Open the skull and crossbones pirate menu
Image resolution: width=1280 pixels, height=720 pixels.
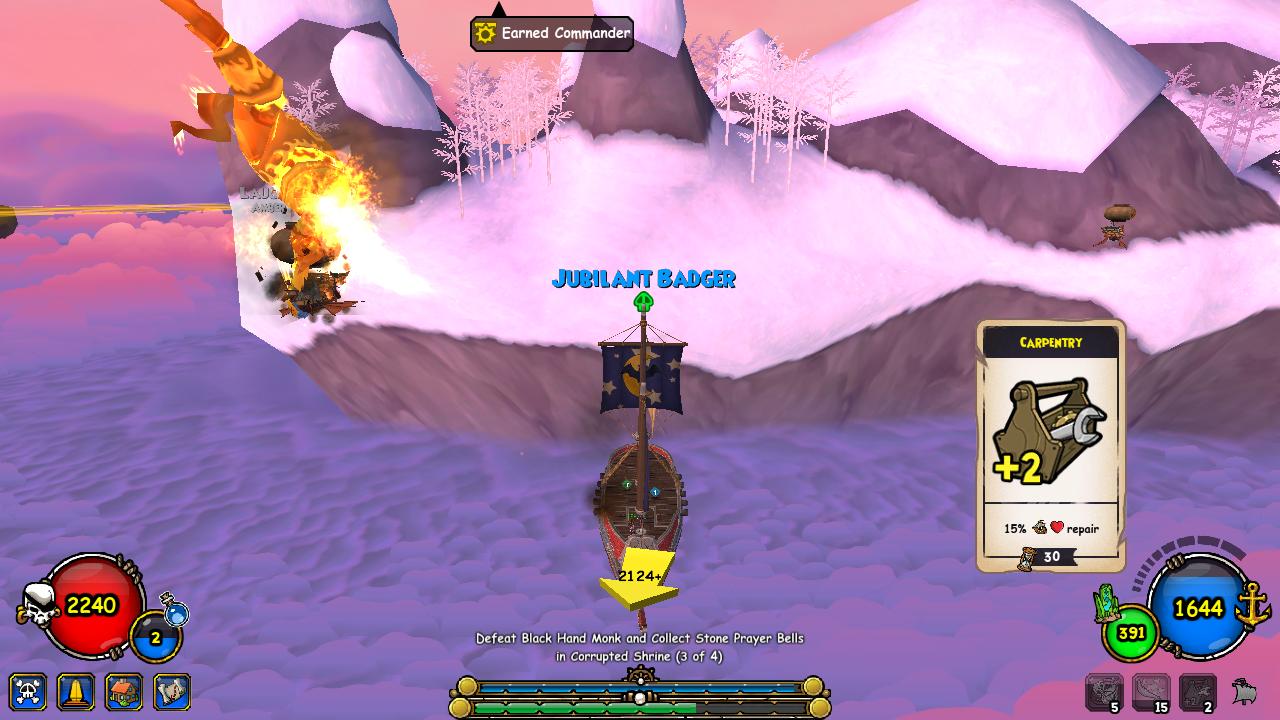[x=28, y=692]
